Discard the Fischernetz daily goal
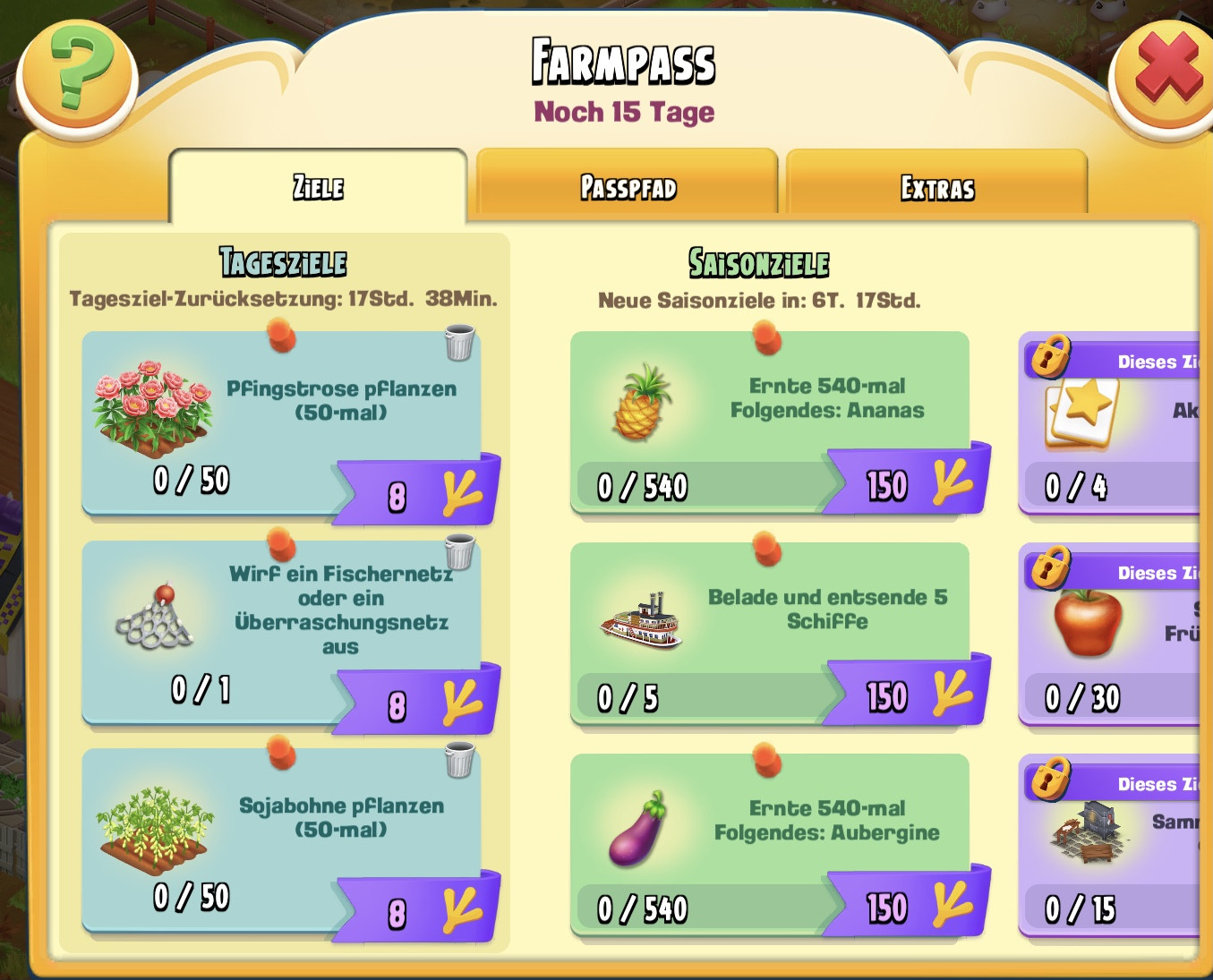Screen dimensions: 1213x980 [x=459, y=552]
